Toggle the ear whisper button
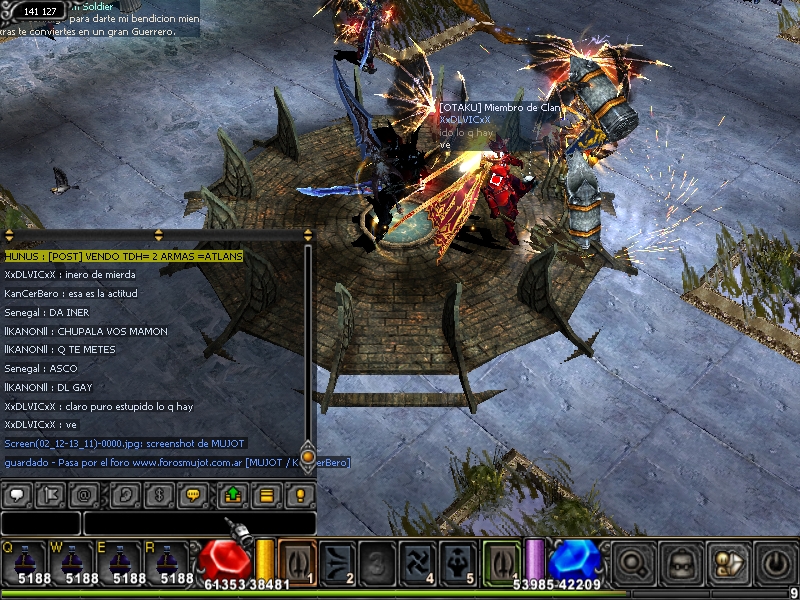Screen dimensions: 800x600 pos(126,494)
